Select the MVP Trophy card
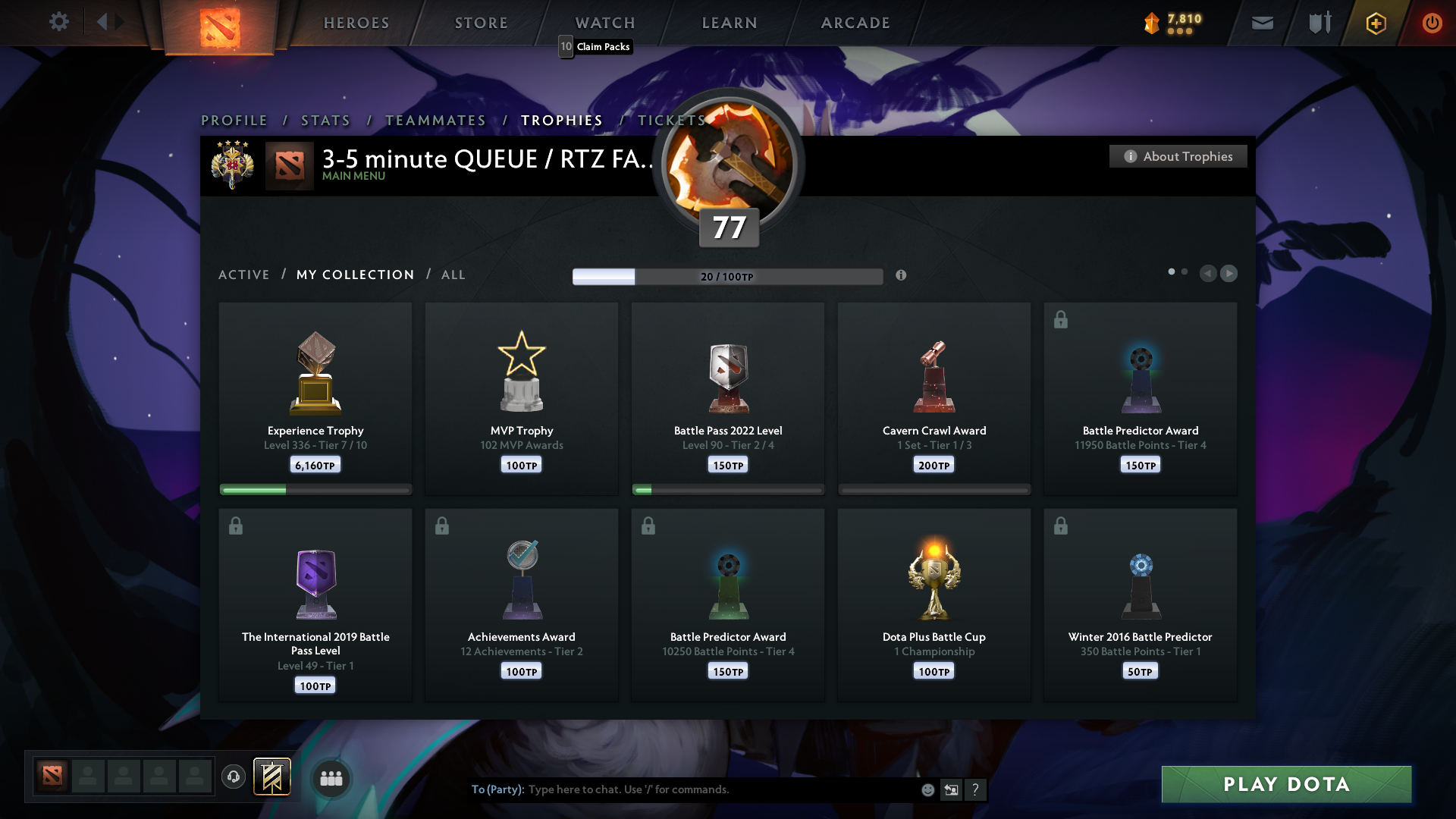Image resolution: width=1456 pixels, height=819 pixels. 521,398
